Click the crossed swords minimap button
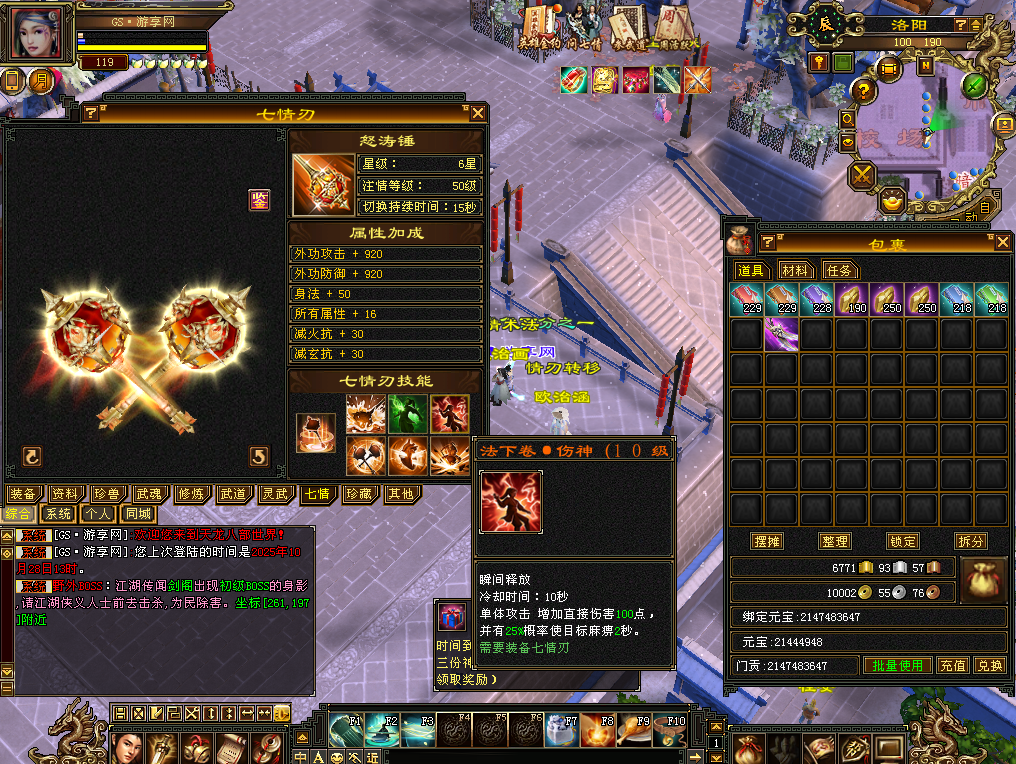Image resolution: width=1016 pixels, height=764 pixels. pyautogui.click(x=862, y=176)
